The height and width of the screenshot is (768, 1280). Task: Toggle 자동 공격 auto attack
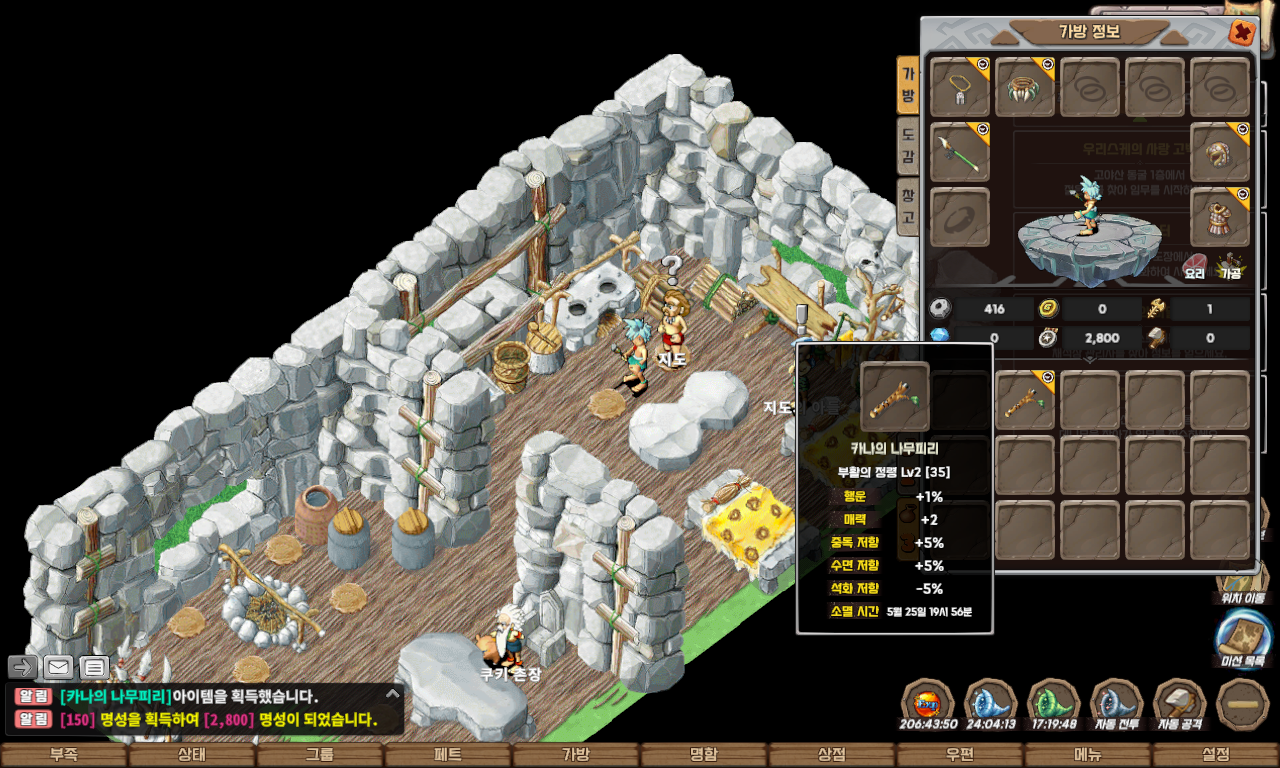pyautogui.click(x=1180, y=704)
